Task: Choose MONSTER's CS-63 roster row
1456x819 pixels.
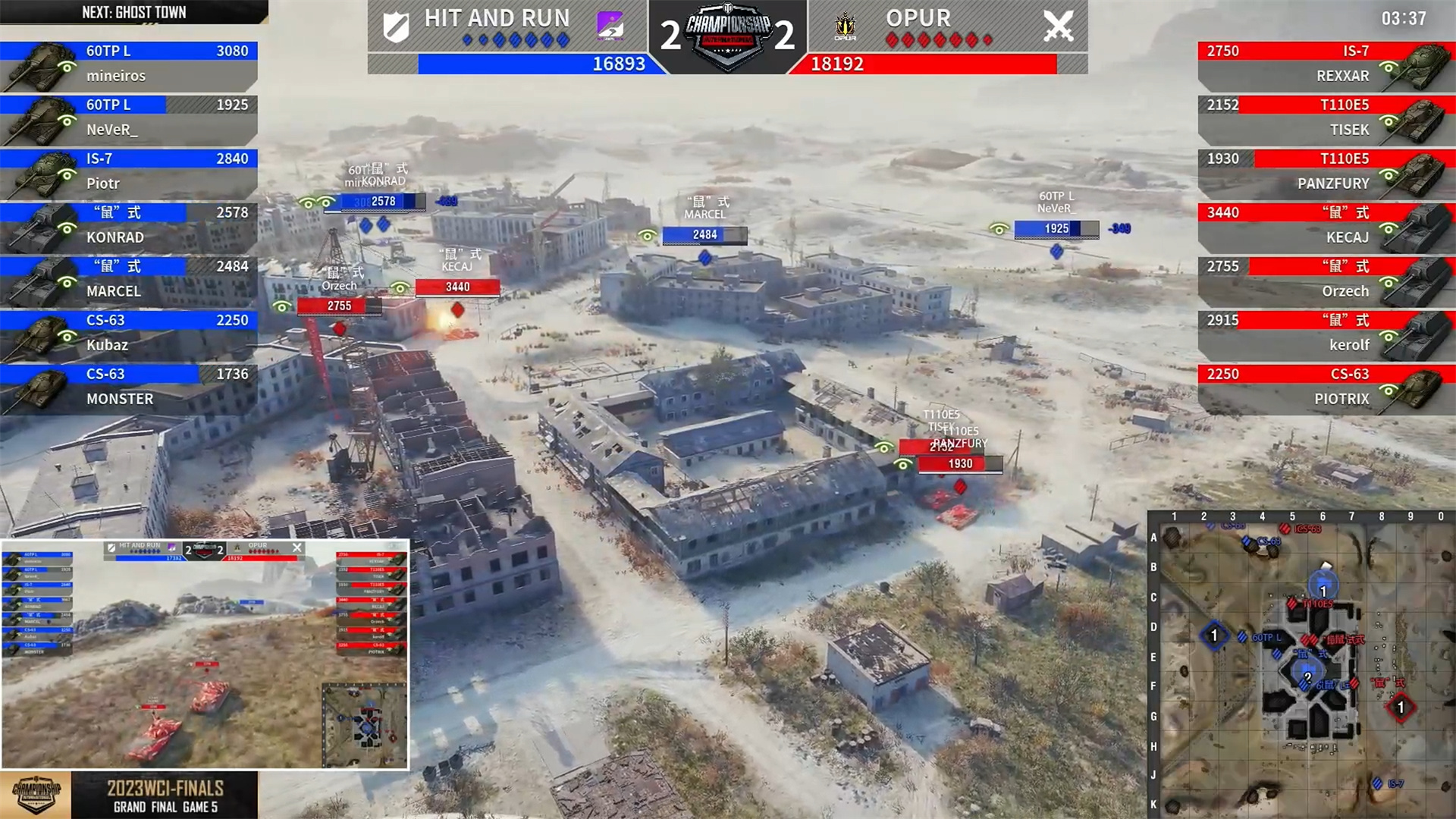Action: pyautogui.click(x=129, y=388)
